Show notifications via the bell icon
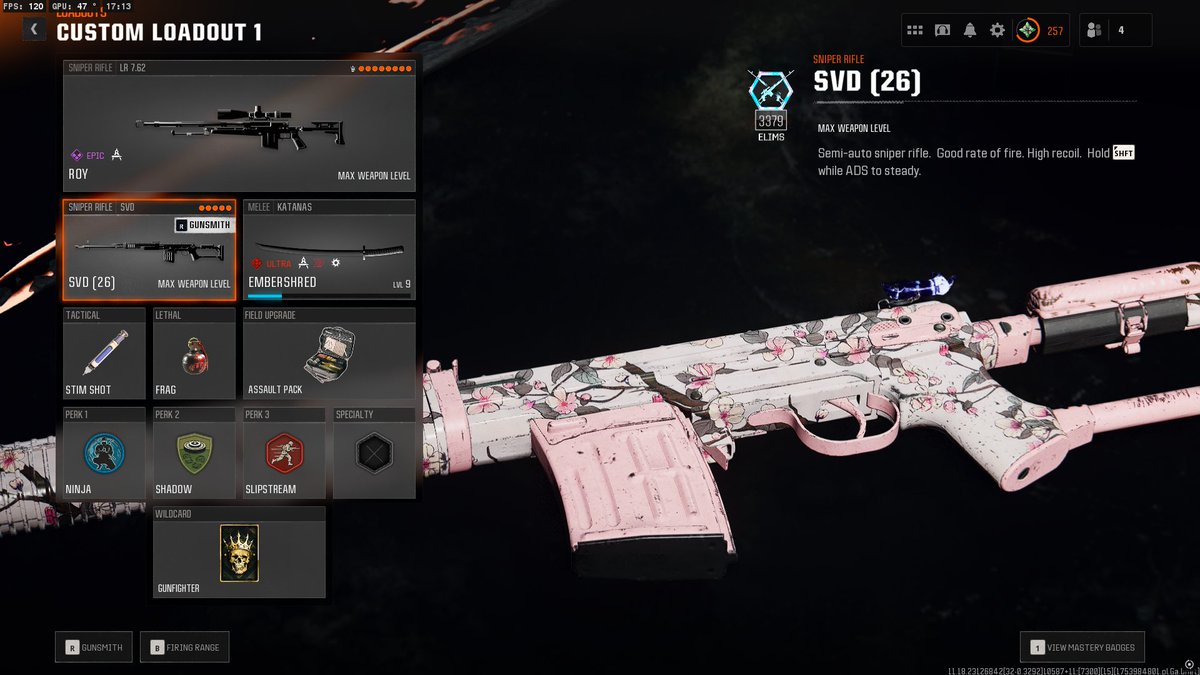Viewport: 1200px width, 675px height. (970, 30)
